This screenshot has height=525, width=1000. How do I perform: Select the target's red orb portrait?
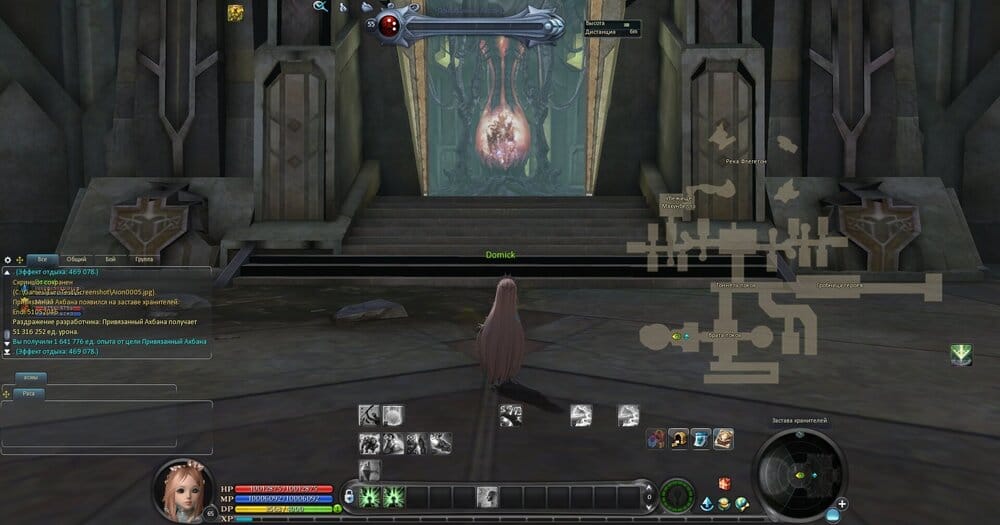(x=388, y=27)
